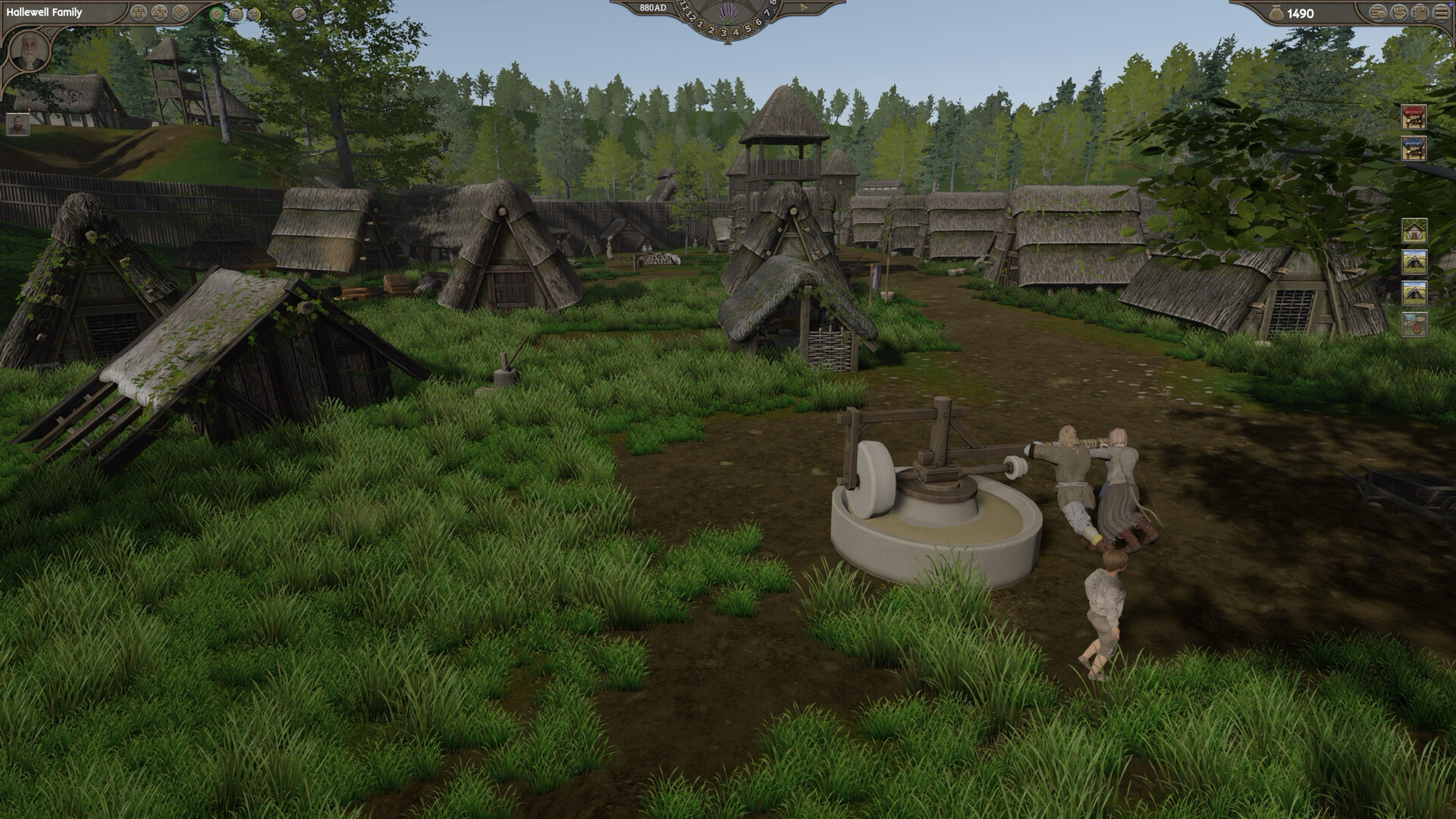Open the hamburger main menu

click(1440, 13)
